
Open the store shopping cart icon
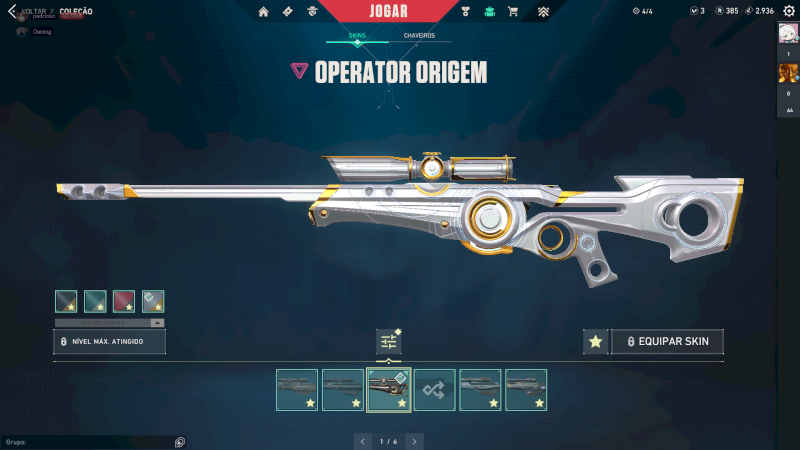[x=513, y=12]
